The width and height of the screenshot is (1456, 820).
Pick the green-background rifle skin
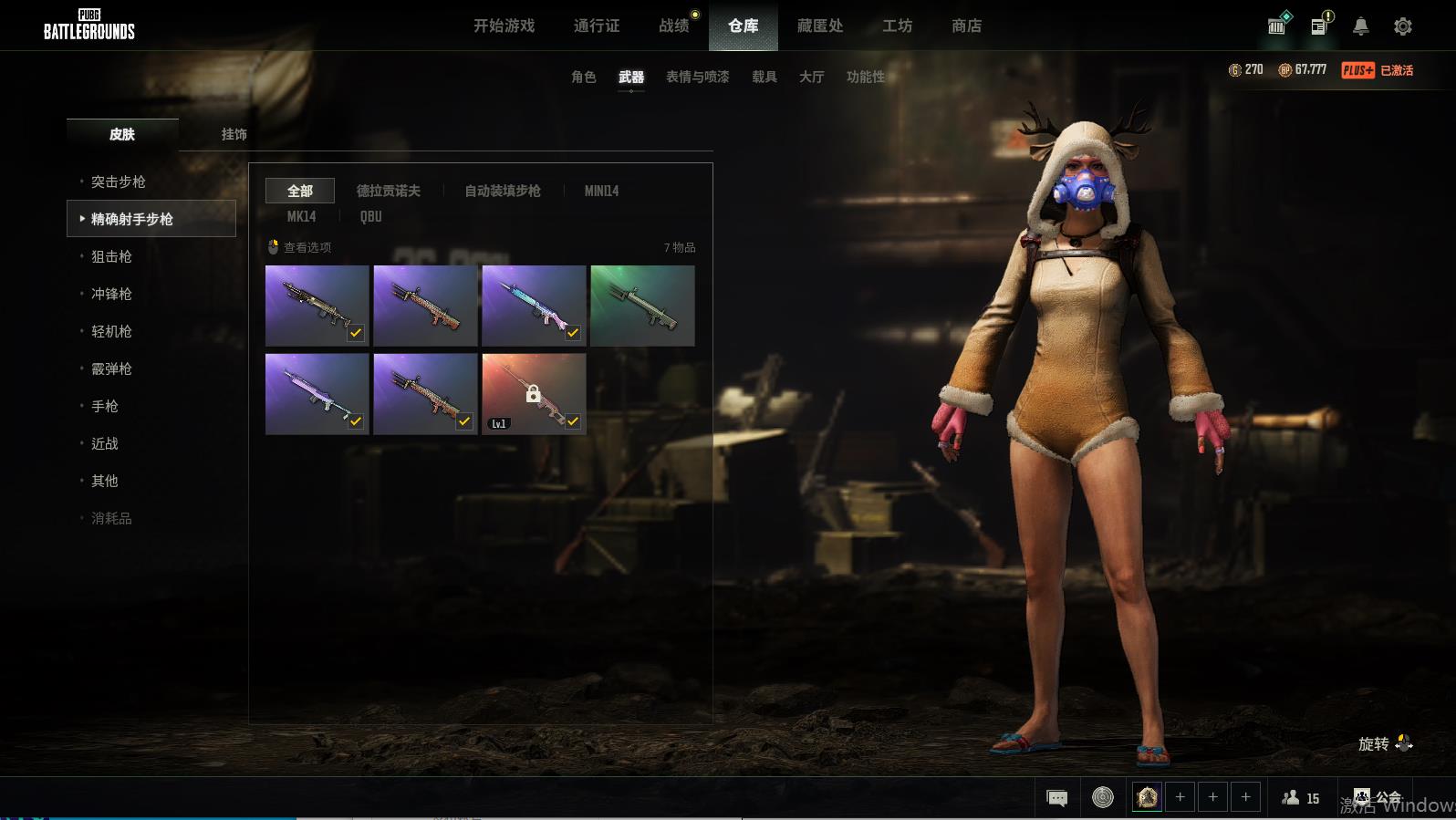642,306
